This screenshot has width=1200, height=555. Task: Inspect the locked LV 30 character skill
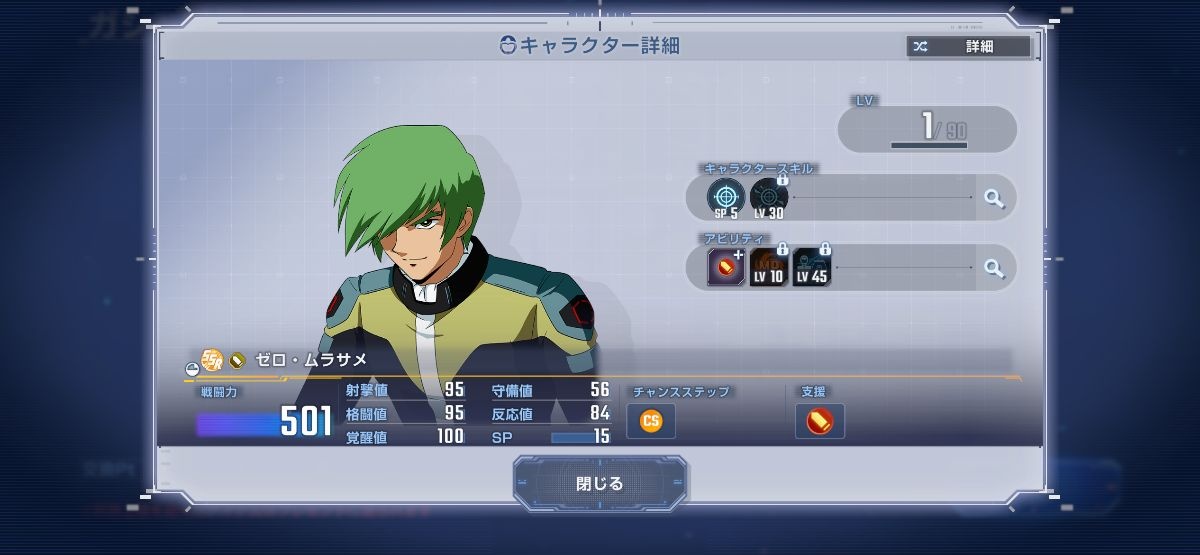coord(769,198)
